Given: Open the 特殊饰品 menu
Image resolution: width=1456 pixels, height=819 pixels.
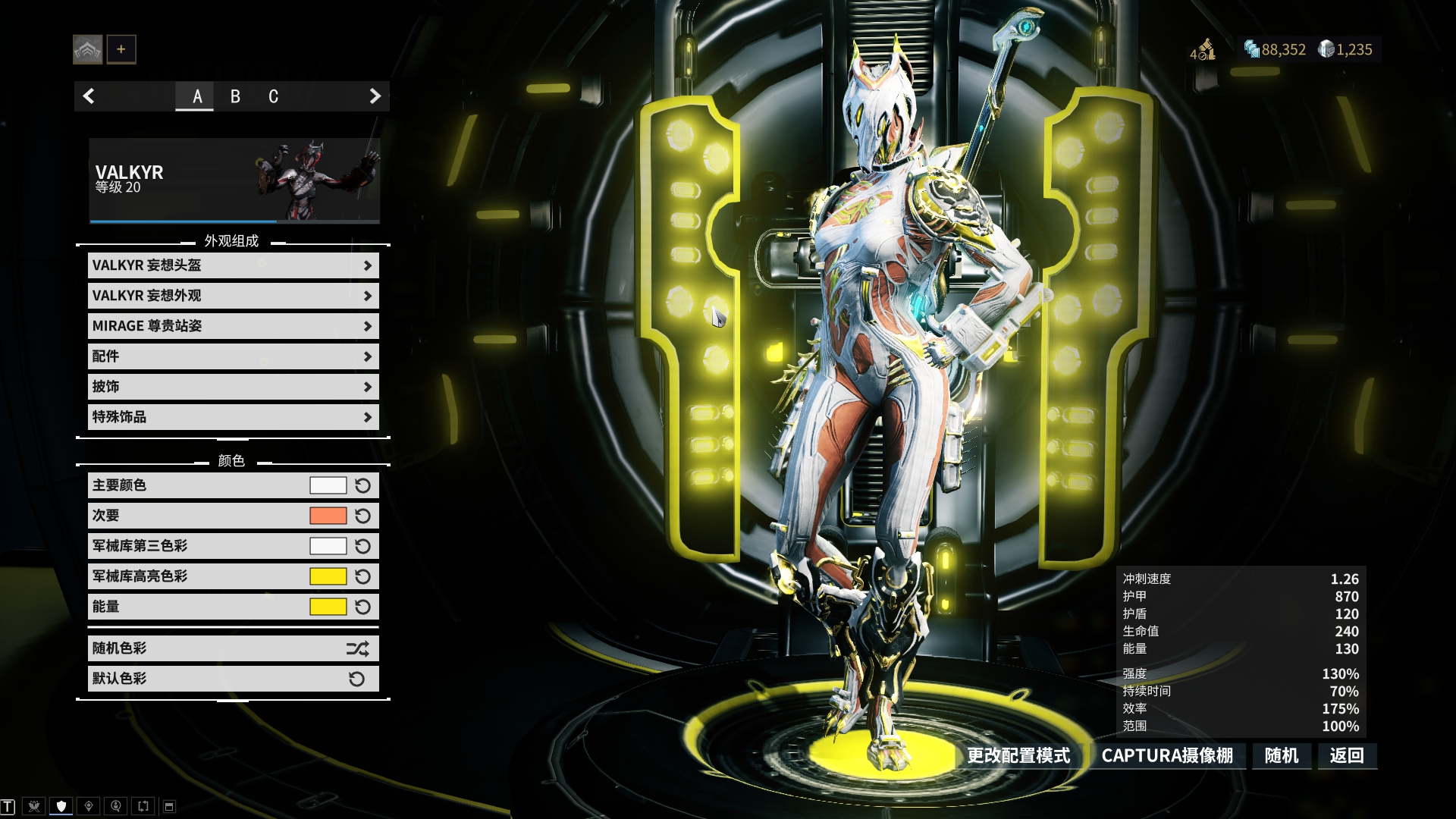Looking at the screenshot, I should [x=233, y=417].
